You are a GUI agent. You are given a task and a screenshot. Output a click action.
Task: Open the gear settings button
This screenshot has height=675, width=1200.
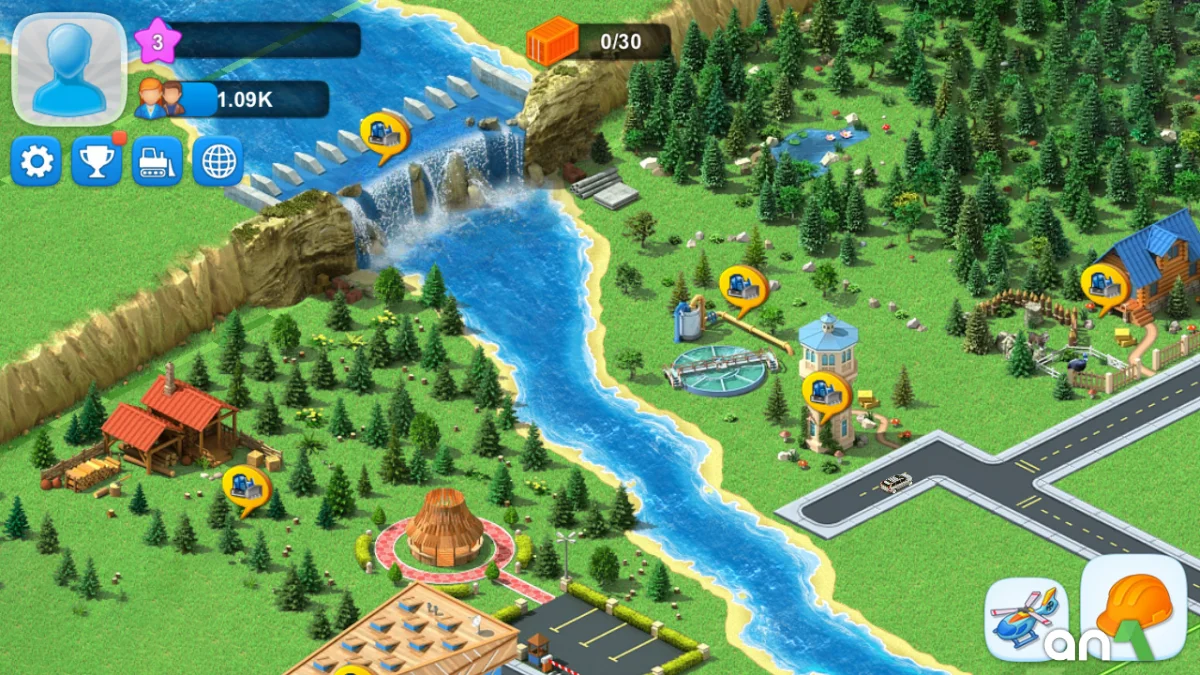[36, 161]
